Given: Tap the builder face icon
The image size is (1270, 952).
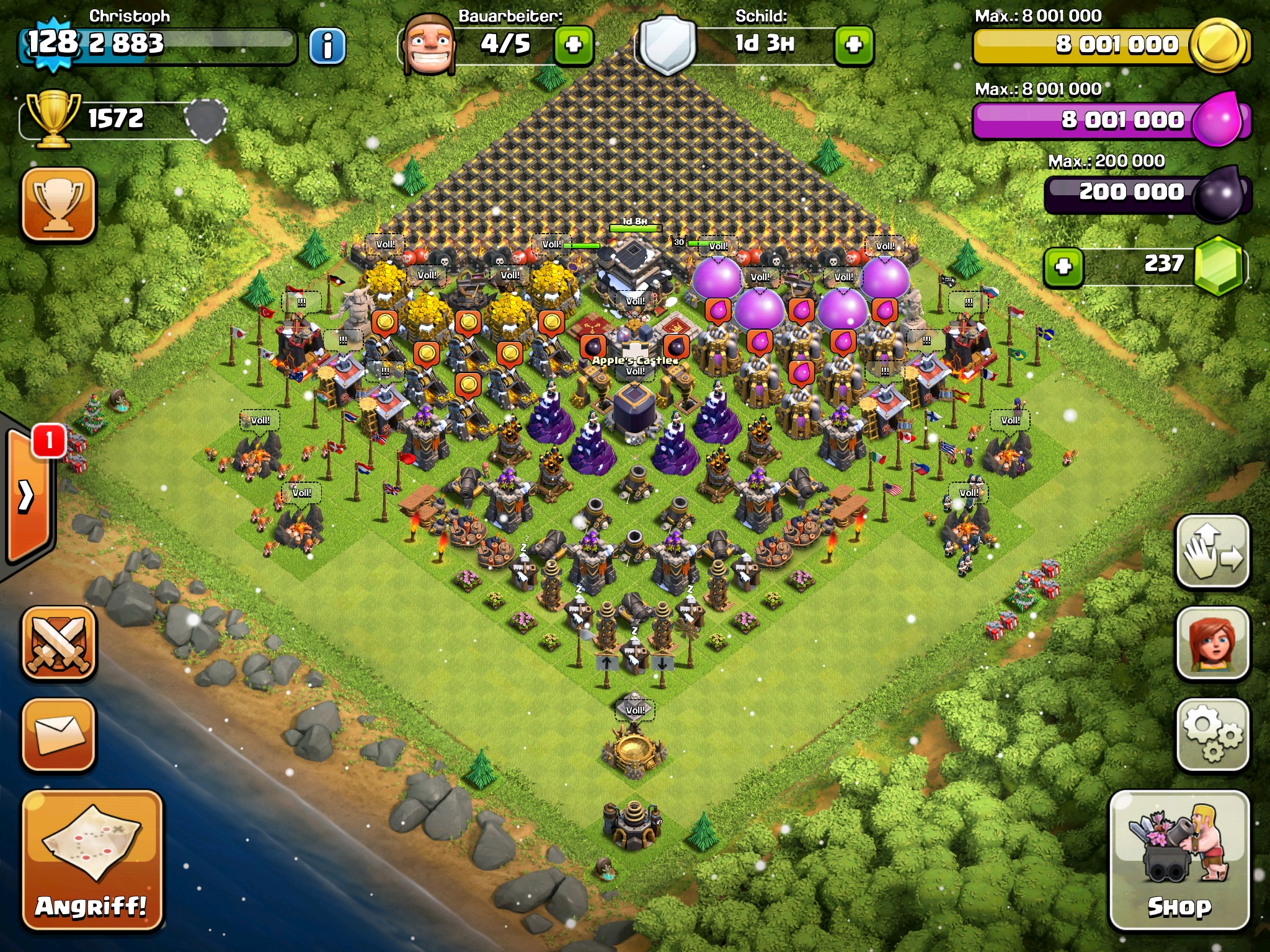Looking at the screenshot, I should click(x=428, y=45).
